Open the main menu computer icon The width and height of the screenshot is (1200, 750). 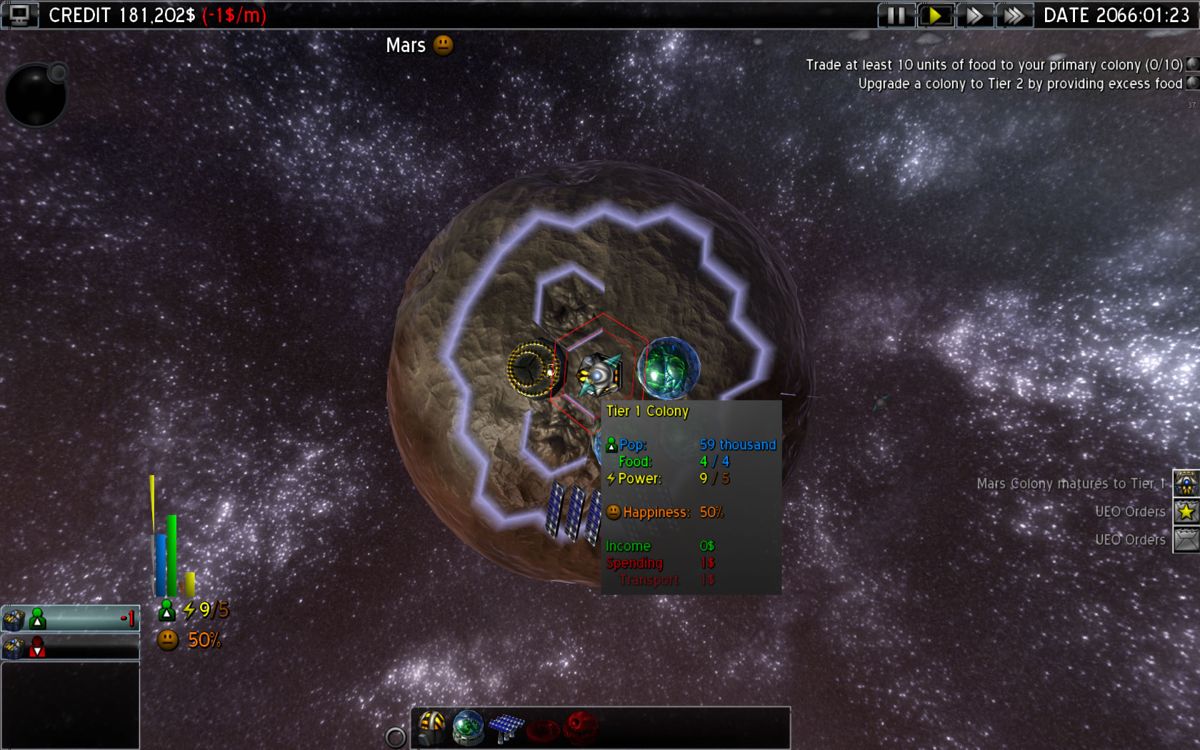point(20,14)
